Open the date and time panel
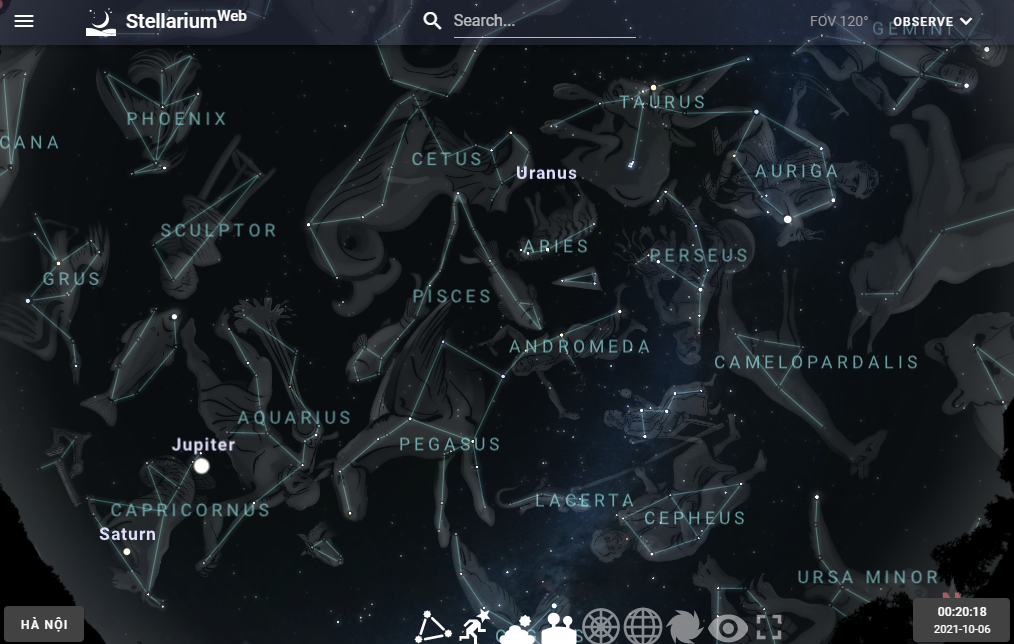Image resolution: width=1014 pixels, height=644 pixels. 961,620
